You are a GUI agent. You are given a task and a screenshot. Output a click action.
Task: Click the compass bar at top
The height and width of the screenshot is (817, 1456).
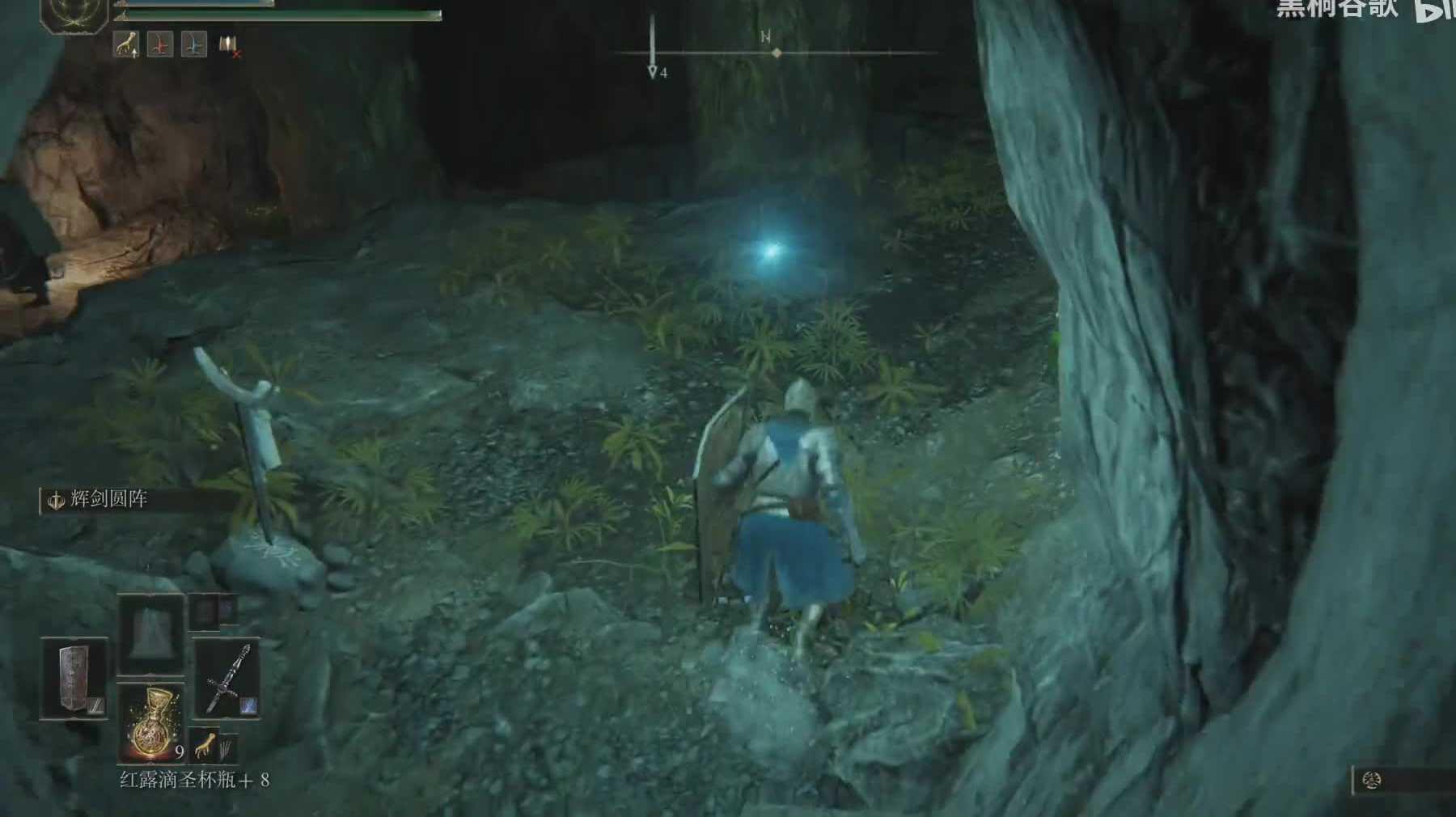pyautogui.click(x=775, y=53)
